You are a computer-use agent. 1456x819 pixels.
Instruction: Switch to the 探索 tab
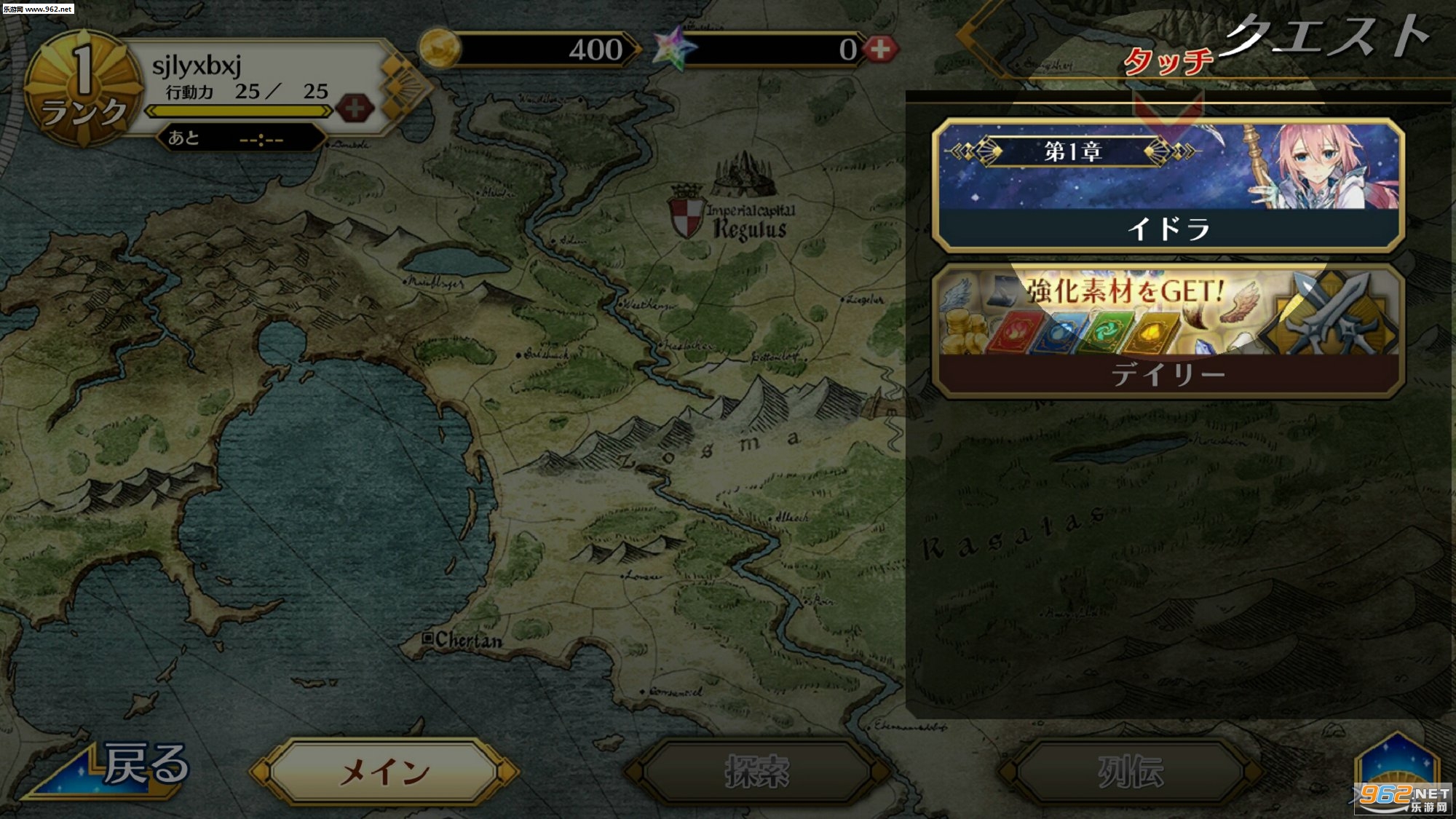click(757, 772)
